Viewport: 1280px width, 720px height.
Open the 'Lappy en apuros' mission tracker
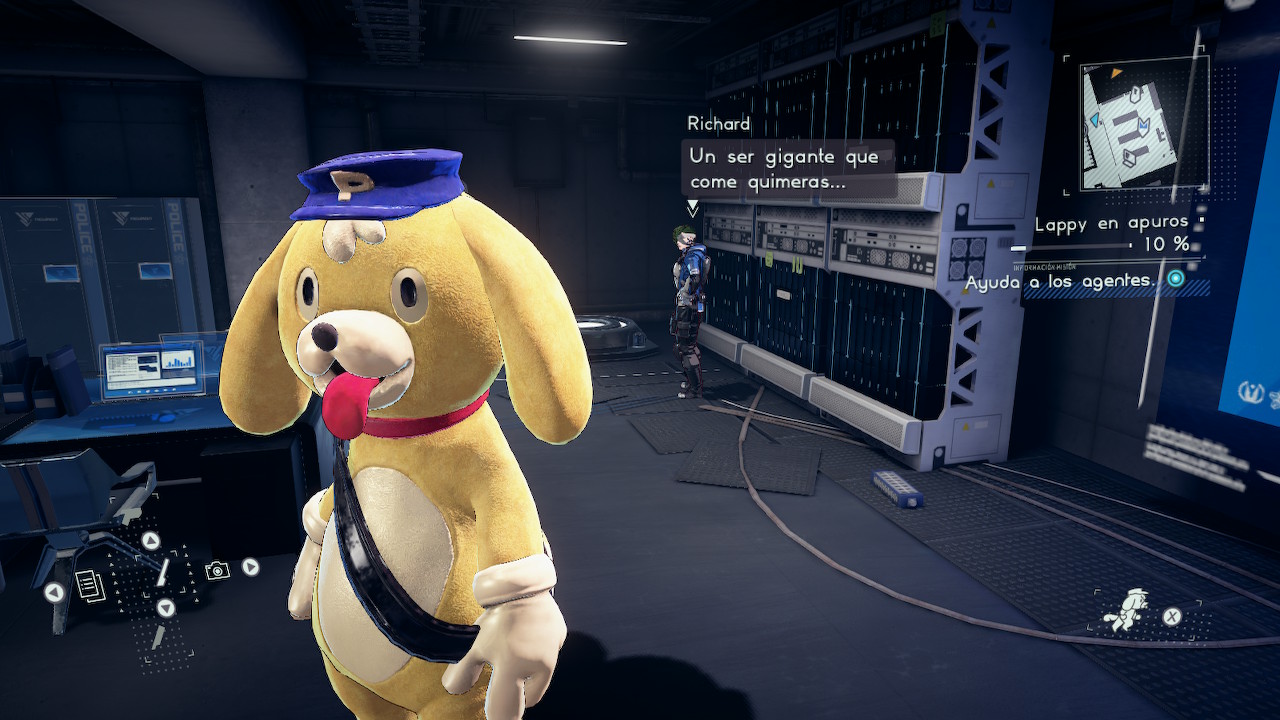click(x=1112, y=224)
